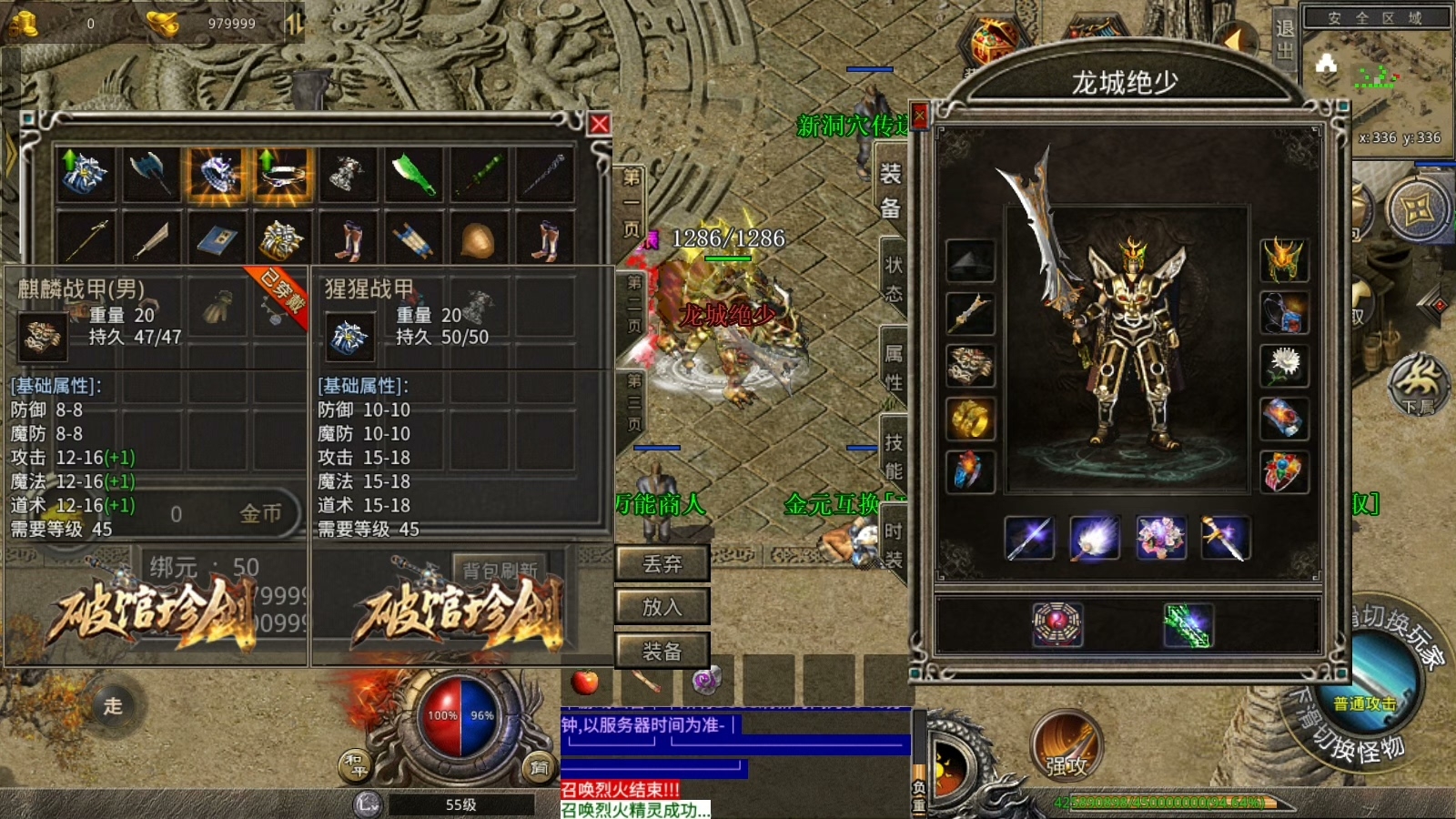Switch to the 时装 fashion tab
The width and height of the screenshot is (1456, 819).
coord(893,544)
